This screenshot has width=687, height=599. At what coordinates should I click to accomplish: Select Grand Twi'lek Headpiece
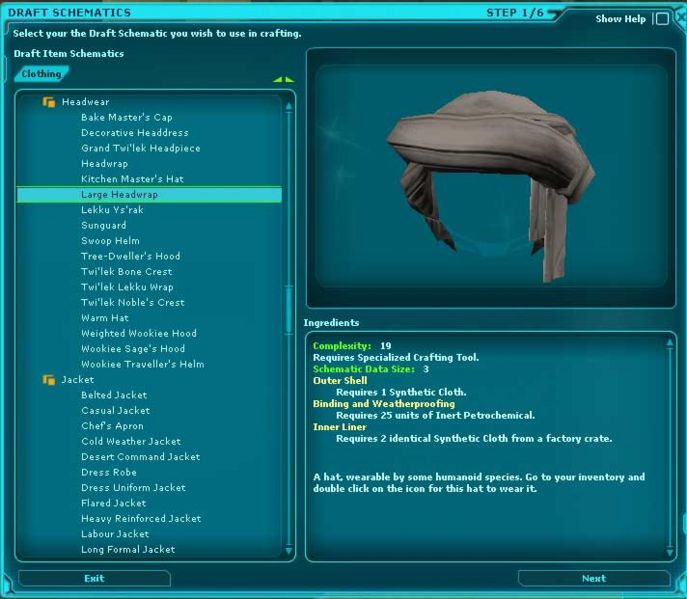[x=140, y=148]
